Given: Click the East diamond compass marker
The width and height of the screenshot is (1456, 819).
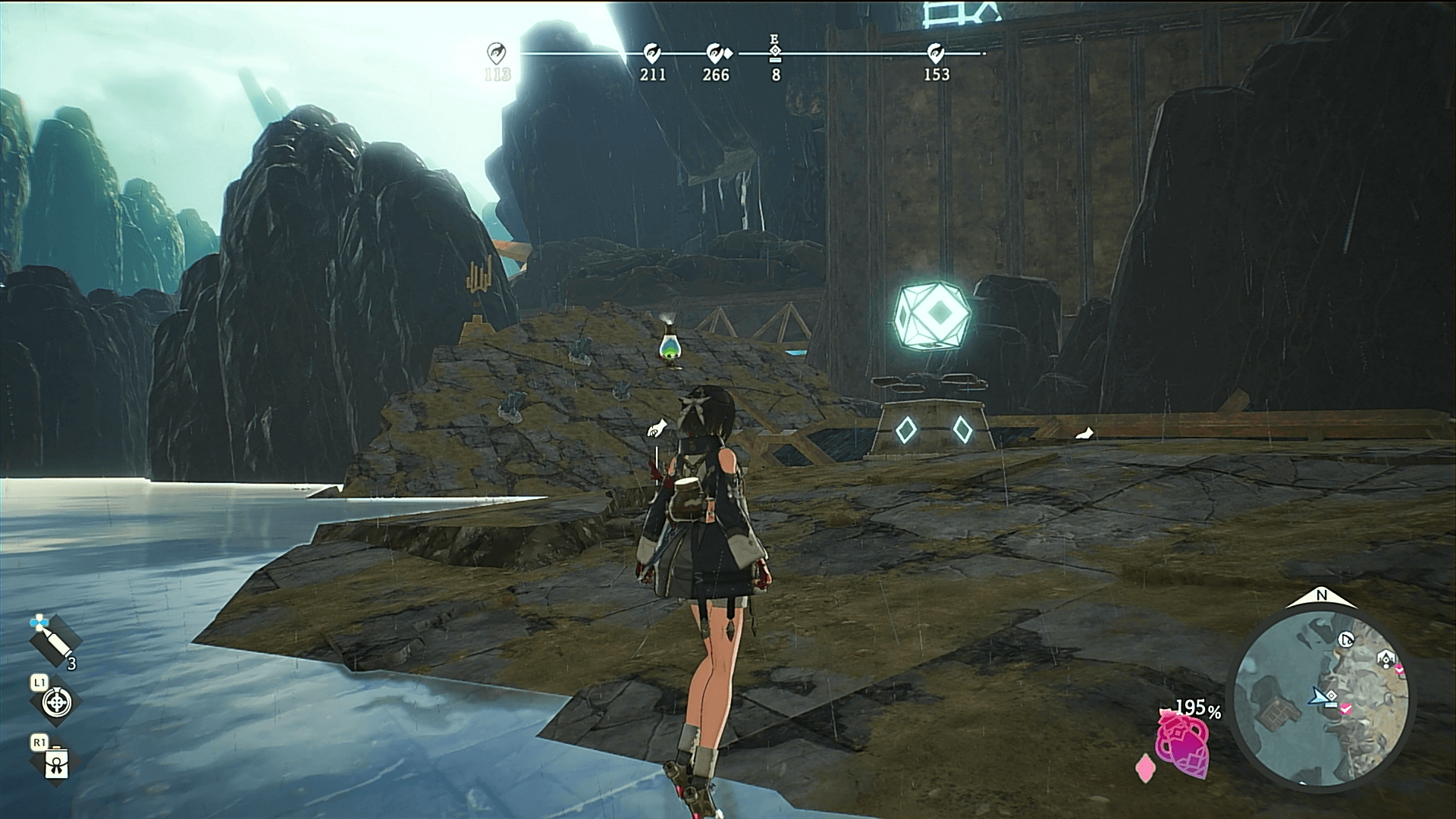Looking at the screenshot, I should point(775,52).
